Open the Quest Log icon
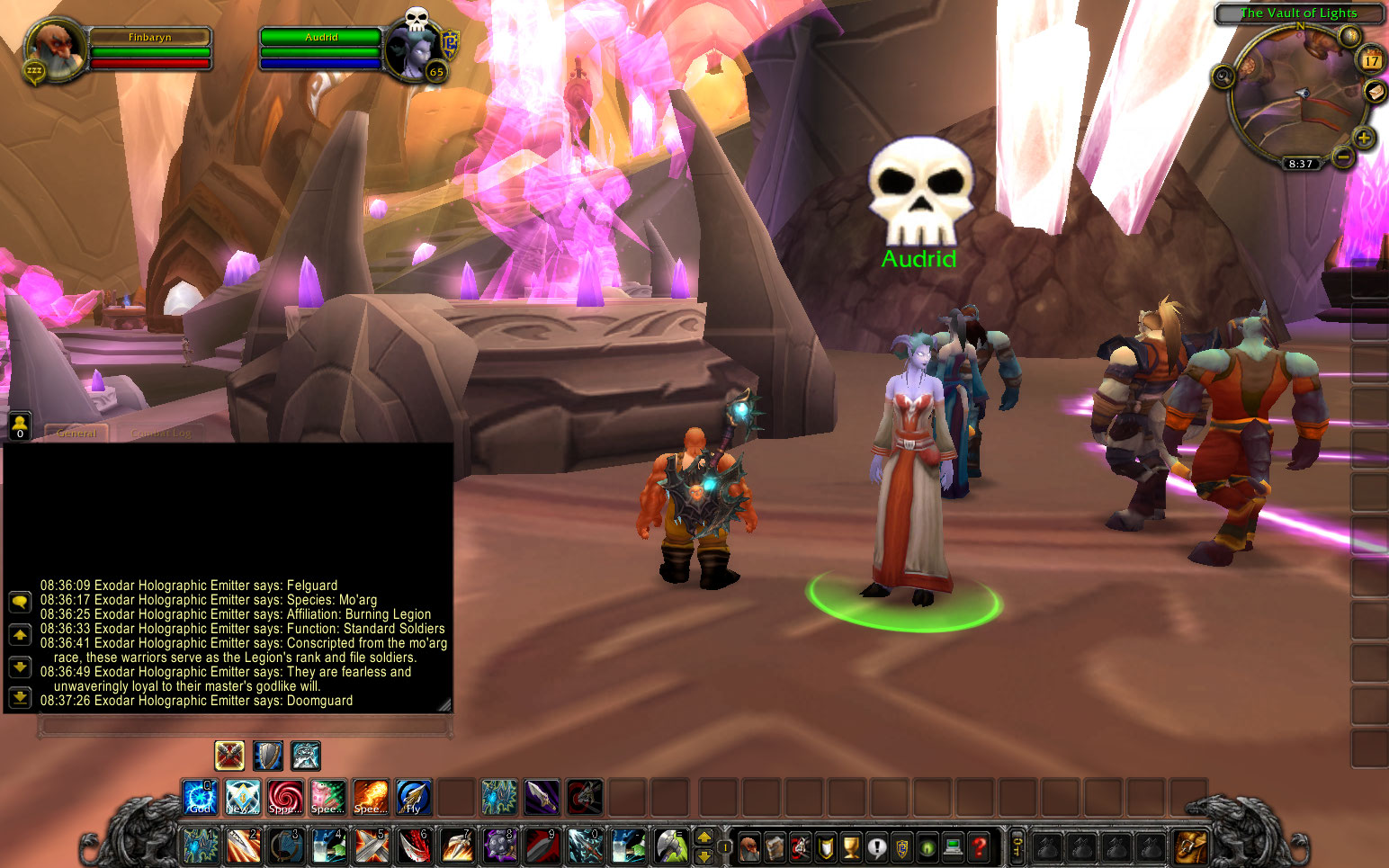Screen dimensions: 1389x868 (876, 848)
